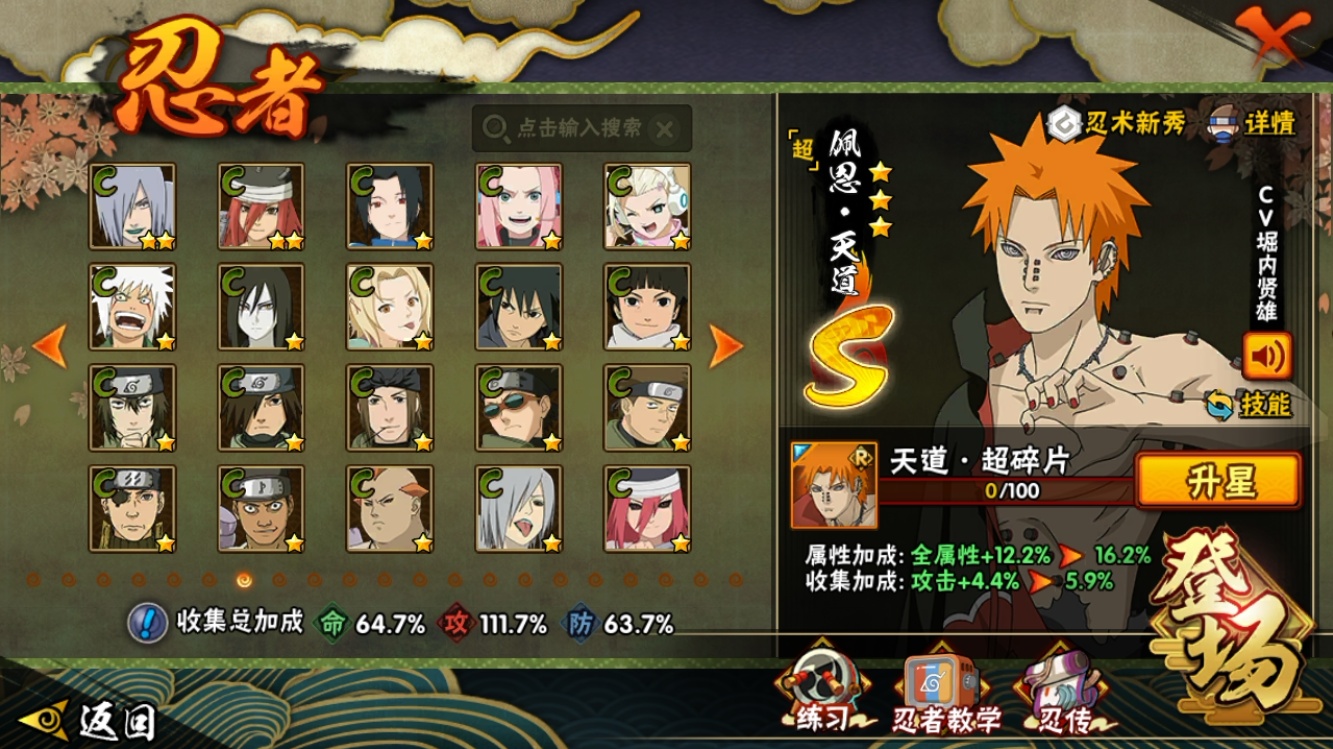Play the character voice with speaker button
The image size is (1333, 749).
(1267, 354)
